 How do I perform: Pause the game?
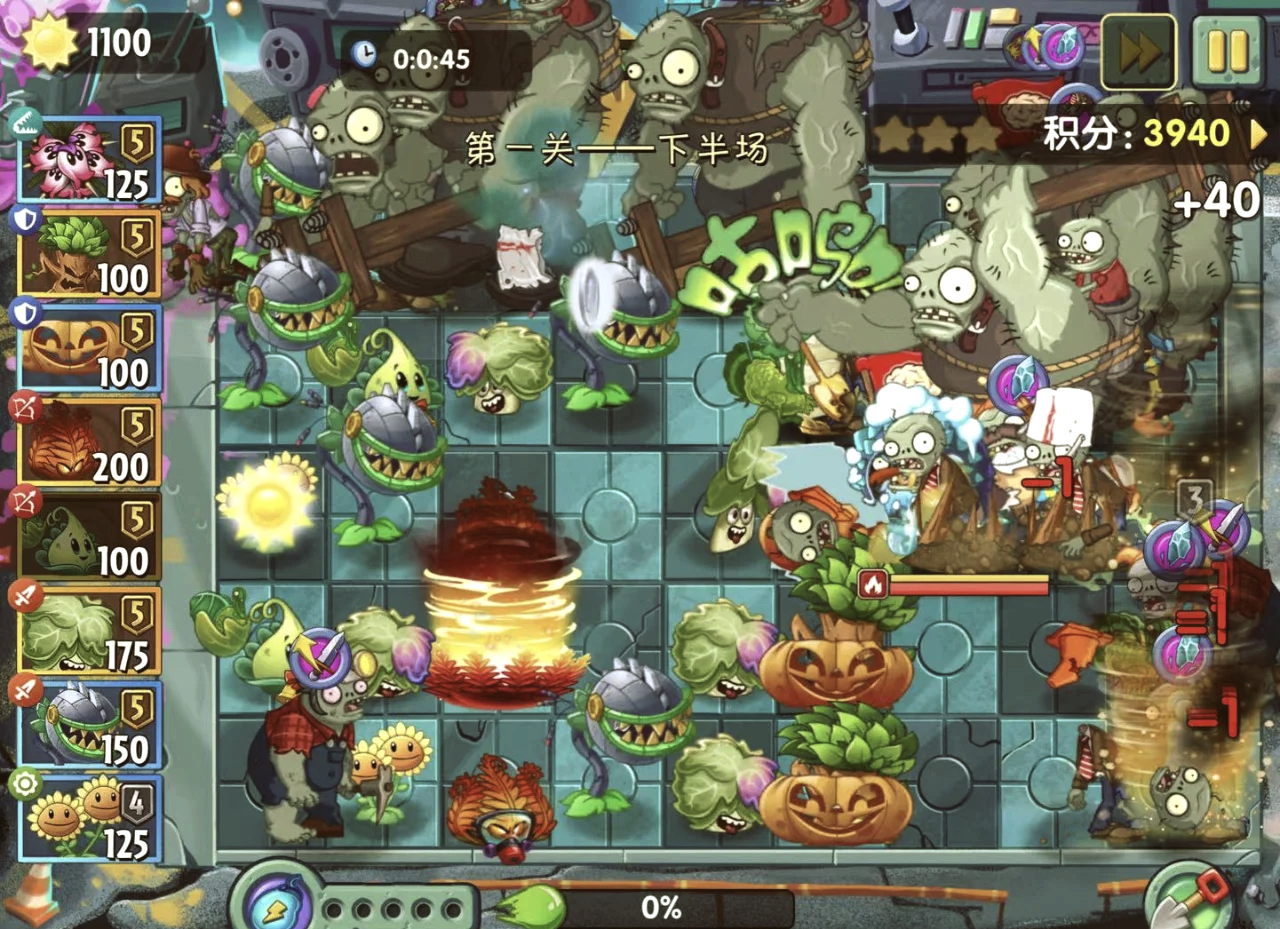pos(1227,53)
